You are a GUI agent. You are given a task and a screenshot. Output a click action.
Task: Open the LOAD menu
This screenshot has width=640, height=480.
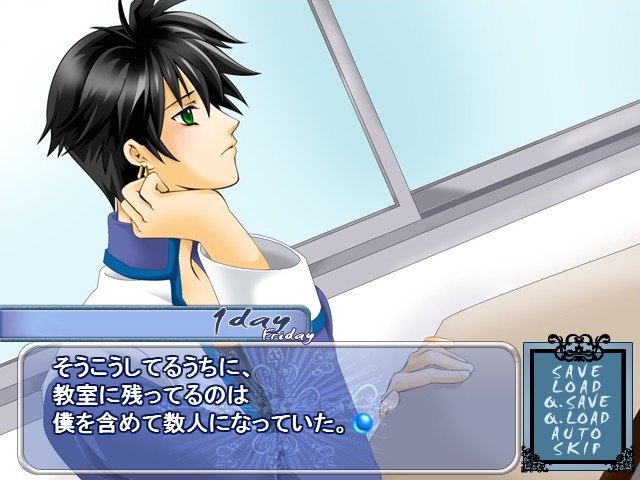(577, 386)
